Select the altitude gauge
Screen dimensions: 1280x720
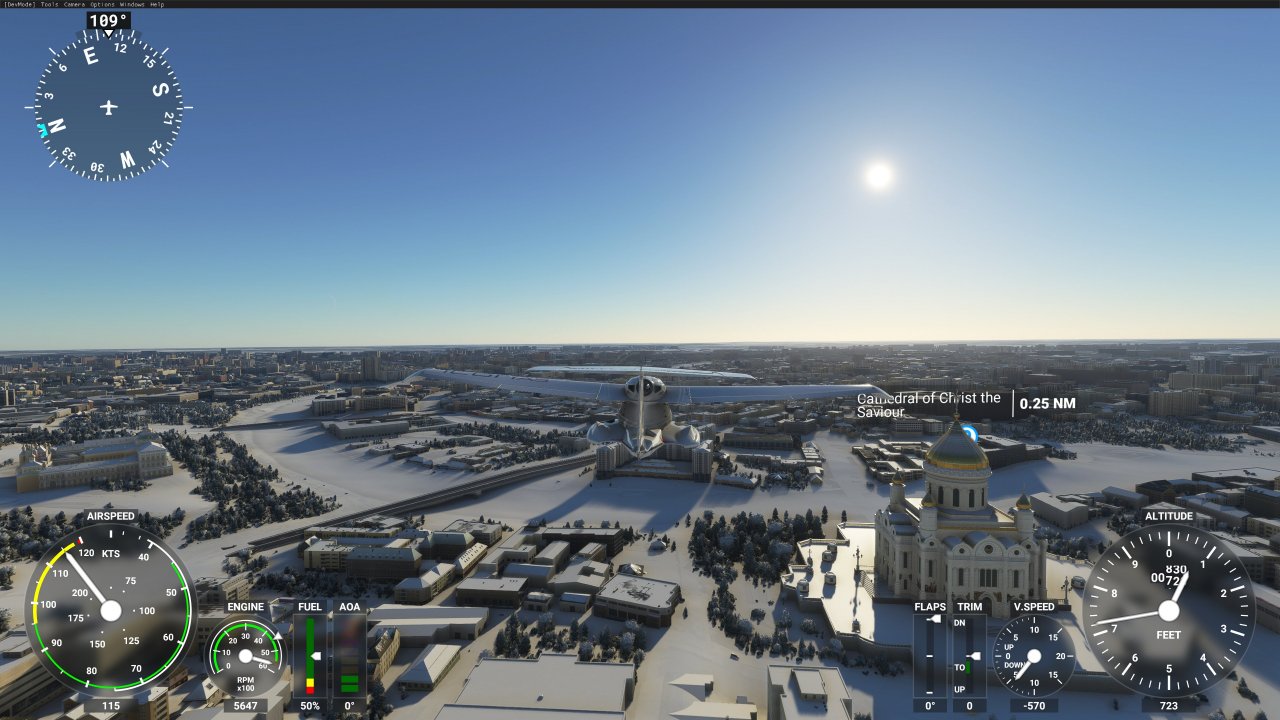tap(1167, 611)
